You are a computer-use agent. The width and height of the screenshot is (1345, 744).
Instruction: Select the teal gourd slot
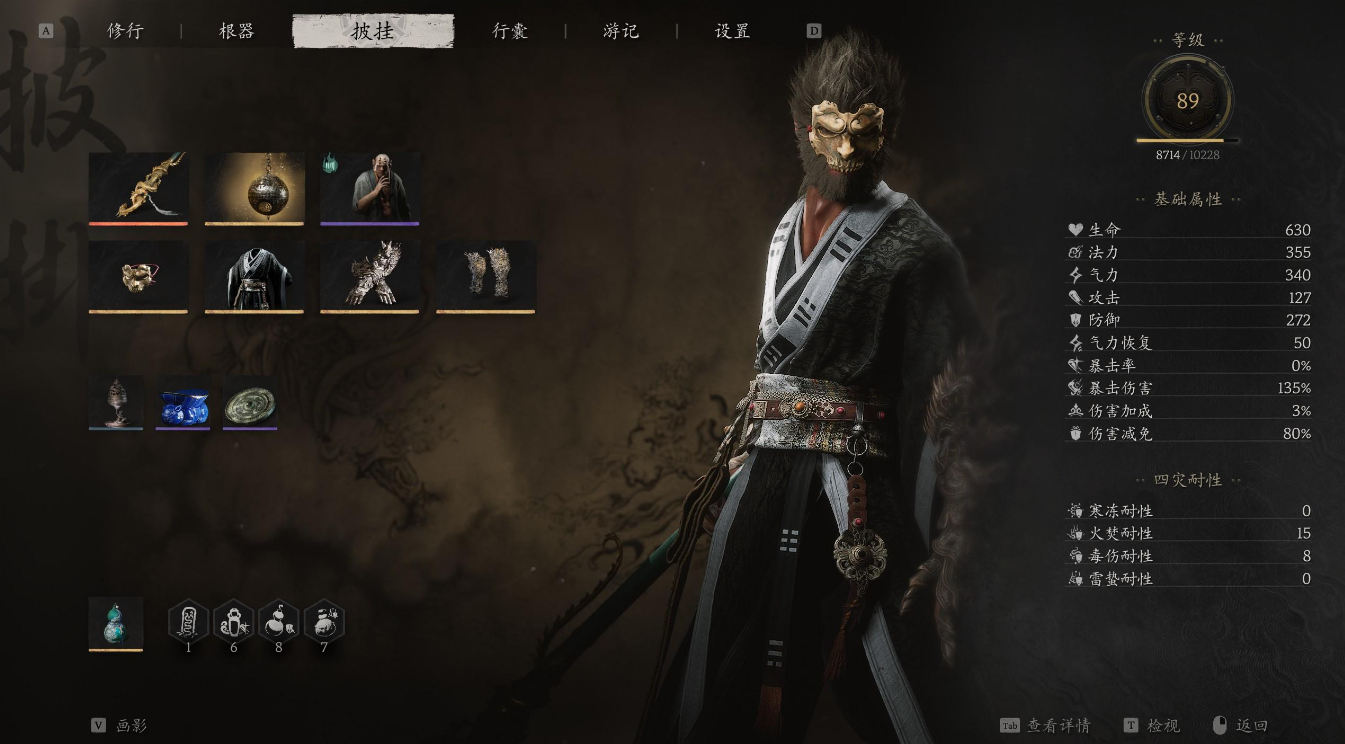click(x=116, y=623)
